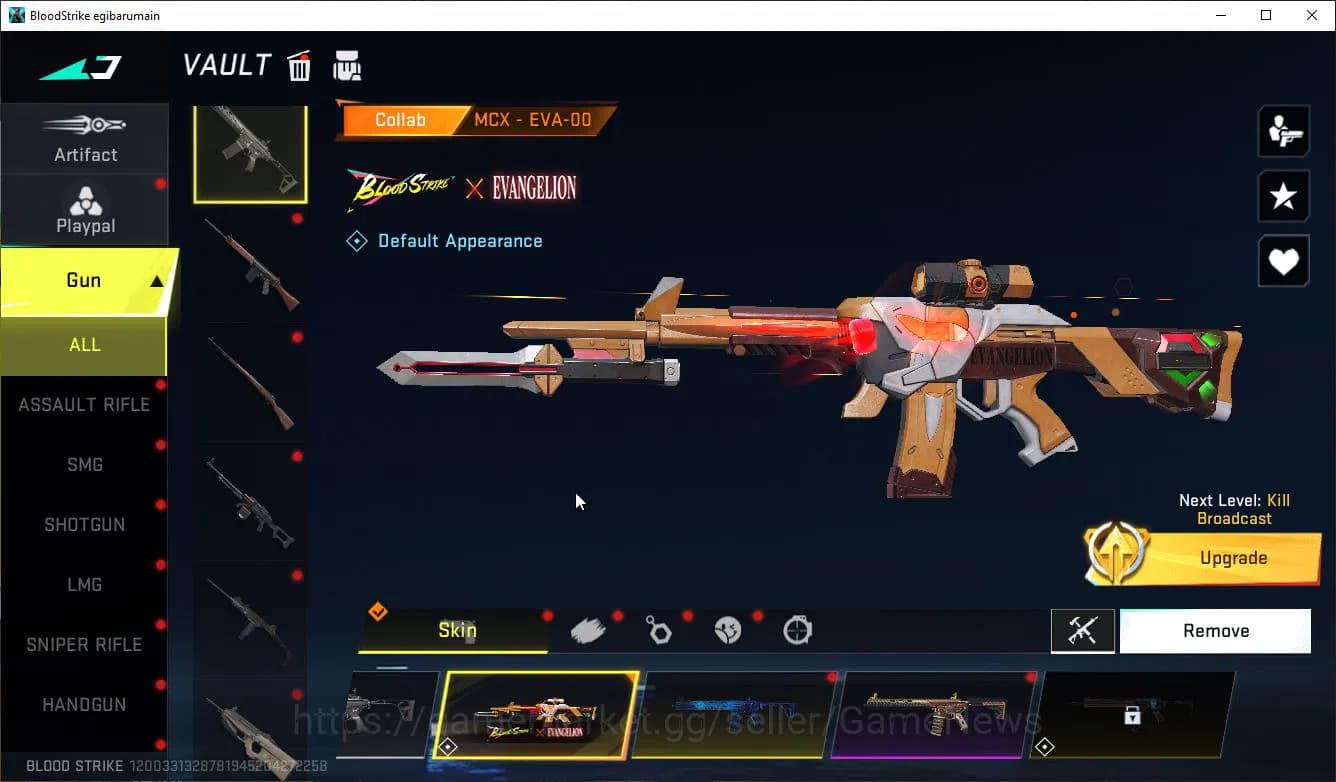The height and width of the screenshot is (782, 1336).
Task: Select the charm attachment icon
Action: pos(659,630)
